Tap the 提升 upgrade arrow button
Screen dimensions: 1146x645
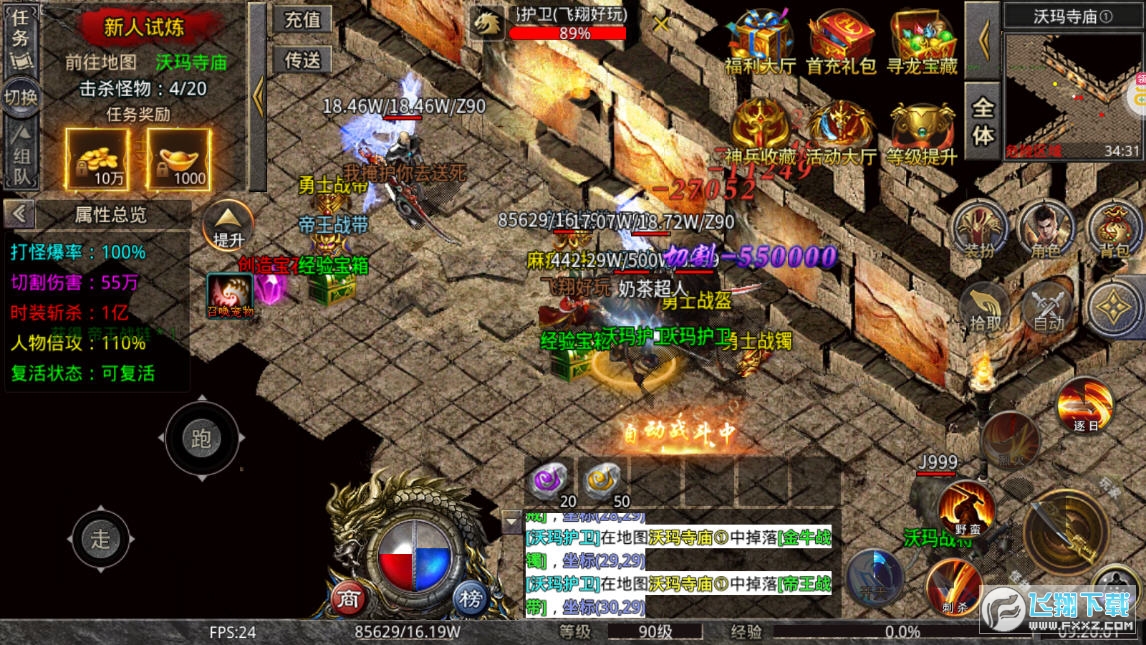coord(228,226)
